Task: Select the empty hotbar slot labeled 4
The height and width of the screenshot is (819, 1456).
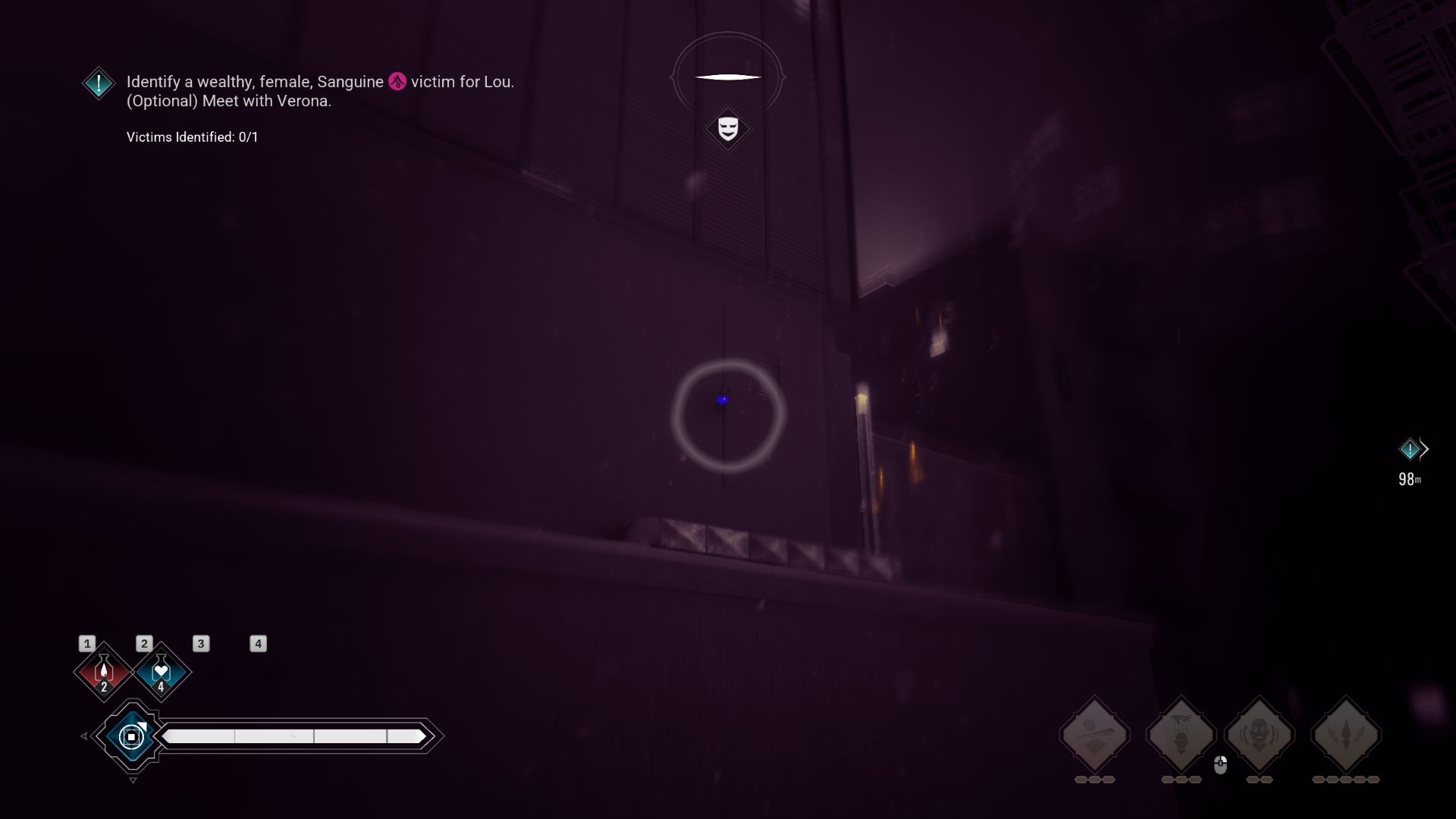Action: tap(258, 643)
